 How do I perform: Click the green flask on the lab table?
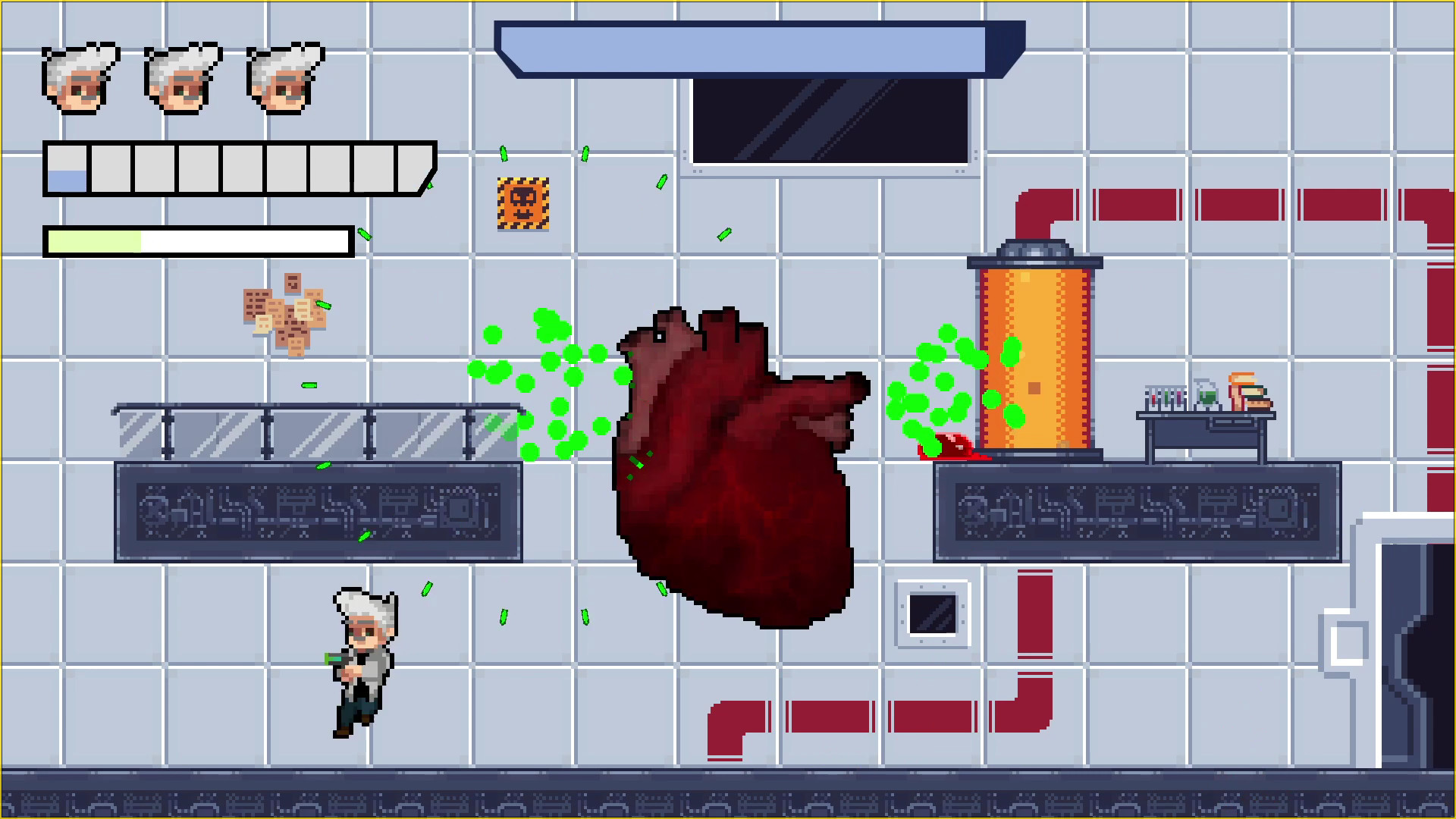[x=1207, y=397]
